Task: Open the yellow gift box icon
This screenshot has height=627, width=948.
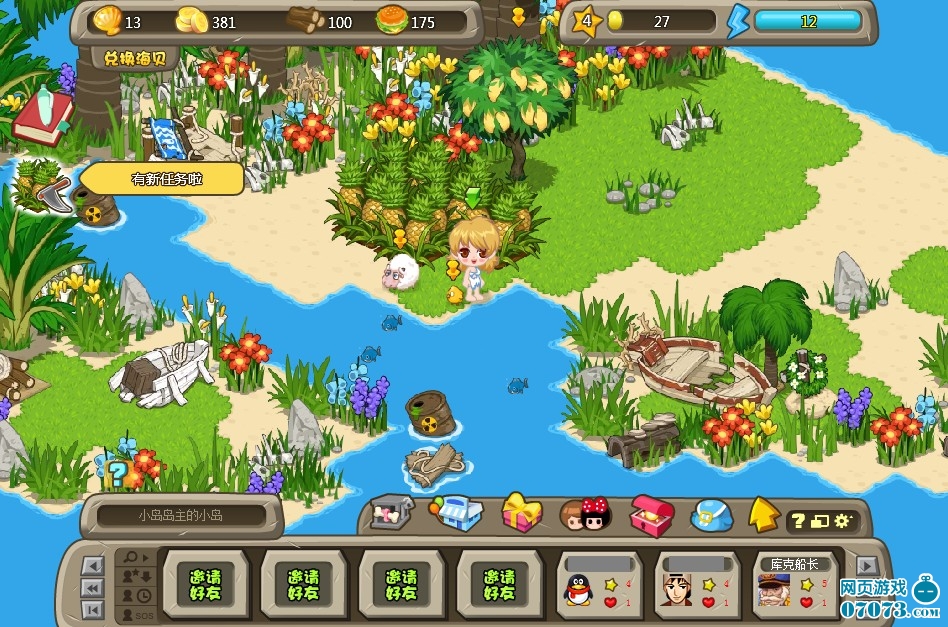Action: coord(521,513)
